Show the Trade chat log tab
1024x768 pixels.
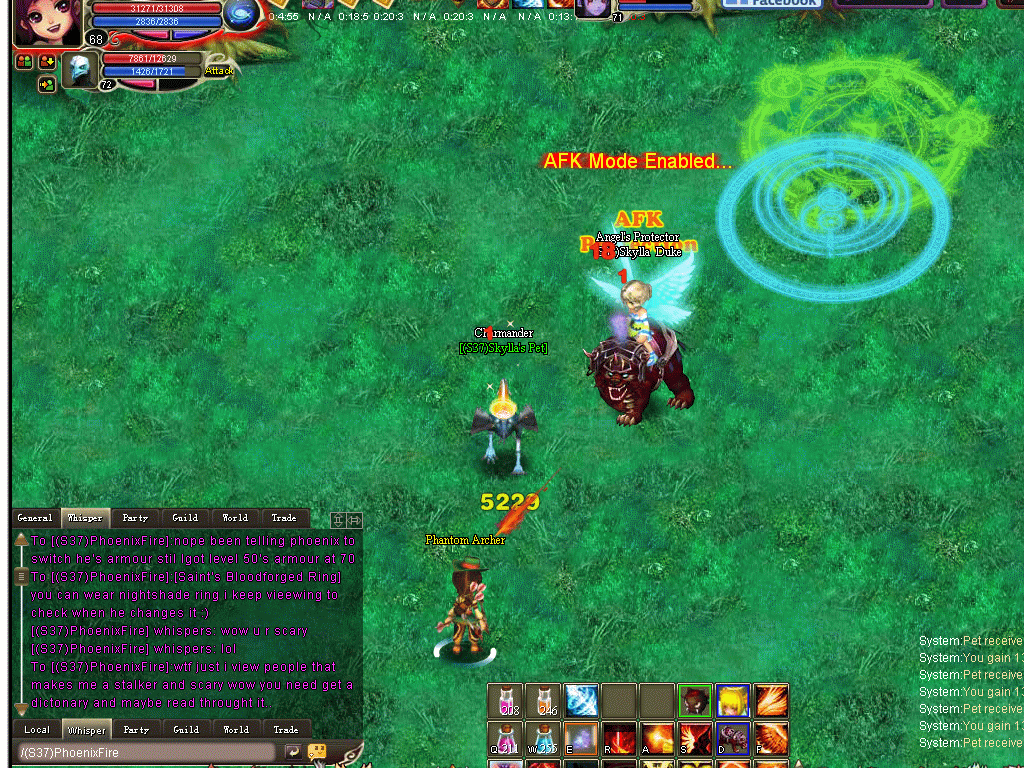tap(284, 518)
